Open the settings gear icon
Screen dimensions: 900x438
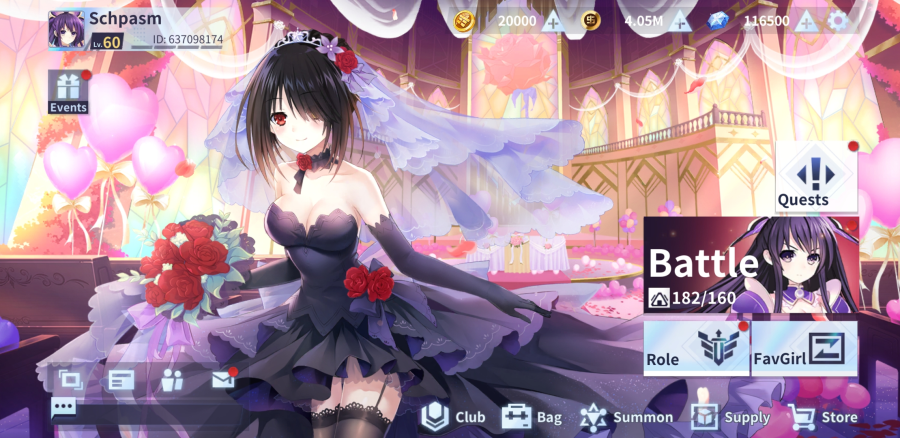tap(837, 21)
